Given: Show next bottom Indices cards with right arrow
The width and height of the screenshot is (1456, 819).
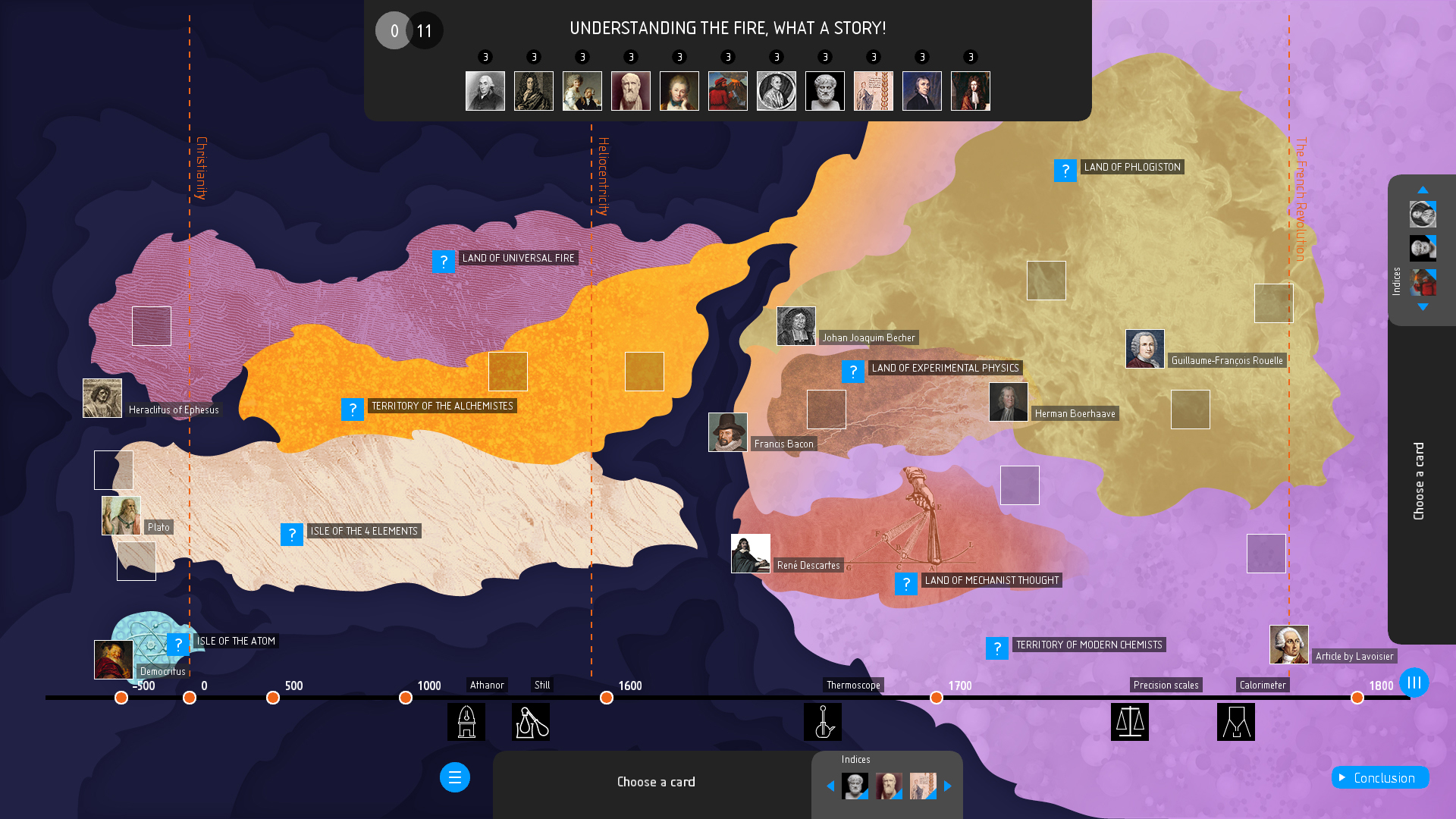Looking at the screenshot, I should coord(948,786).
